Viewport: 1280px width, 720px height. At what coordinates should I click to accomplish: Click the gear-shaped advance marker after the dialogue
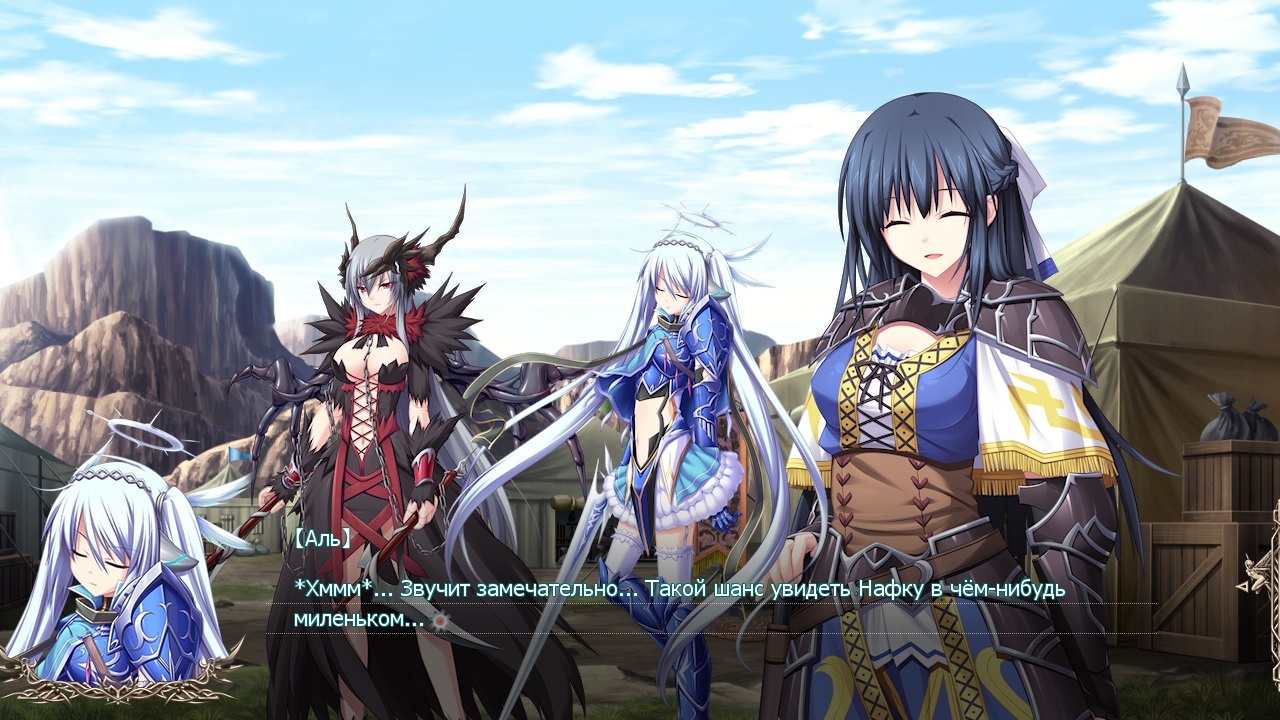(438, 620)
